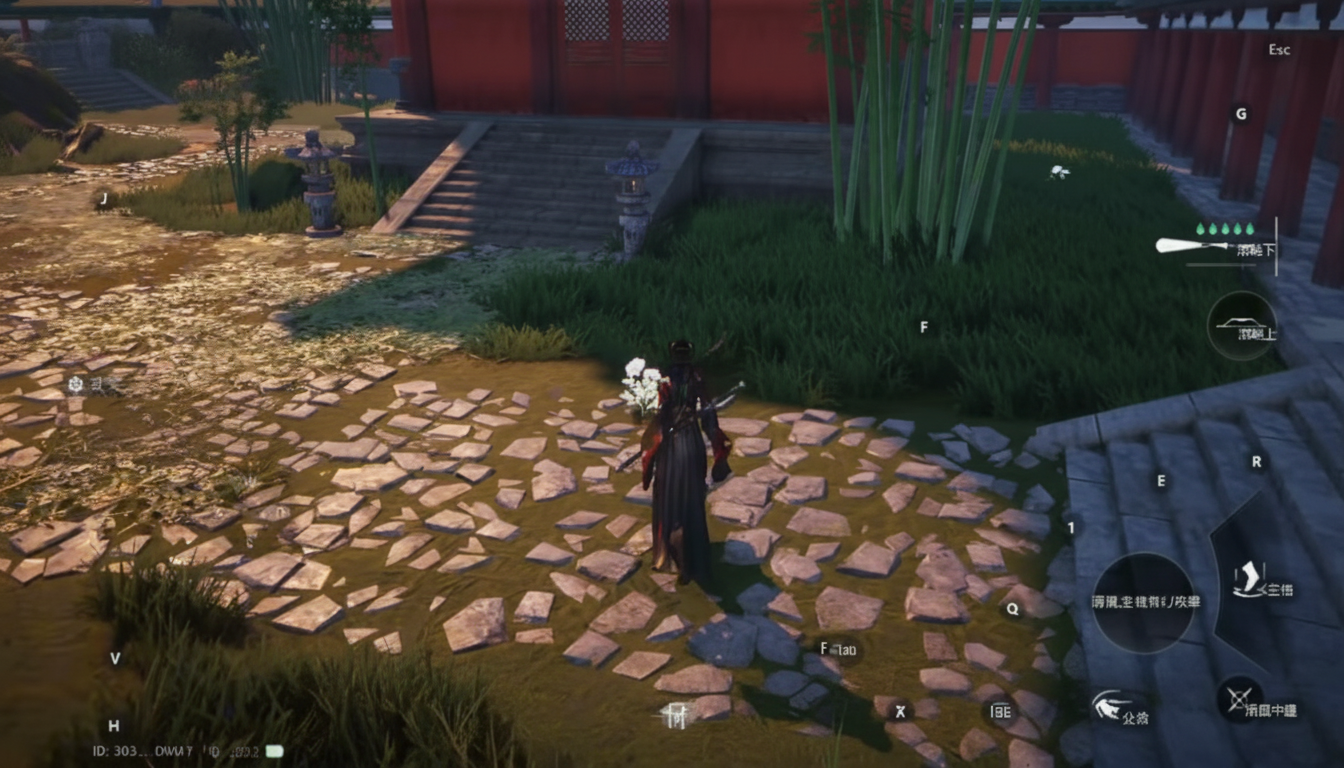Activate the crosshair-marked middle-mouse skill
Screen dimensions: 1344x768
point(1237,697)
